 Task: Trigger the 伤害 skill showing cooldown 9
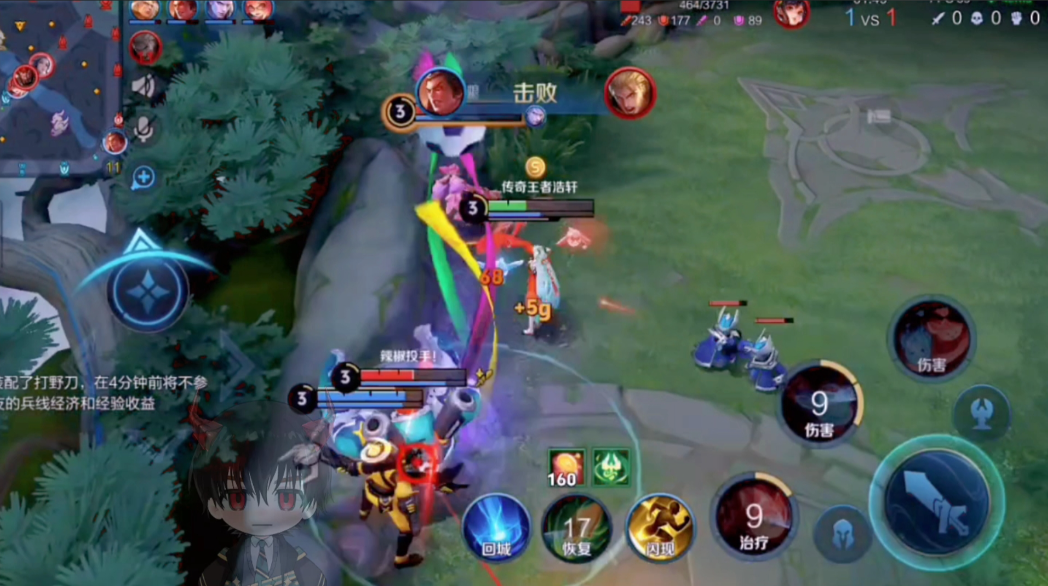[x=820, y=404]
